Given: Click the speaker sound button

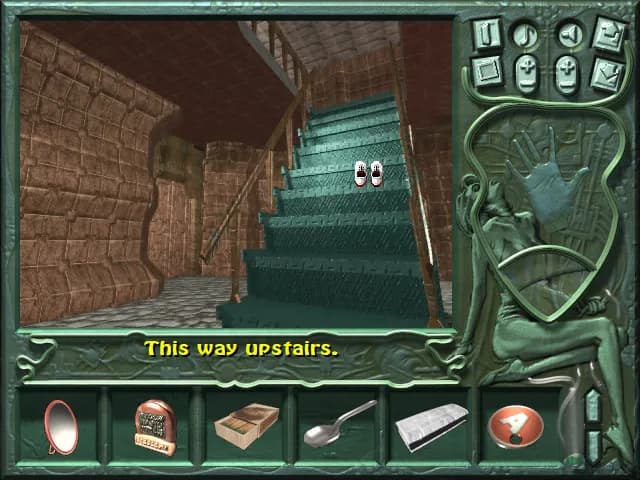Looking at the screenshot, I should 568,35.
